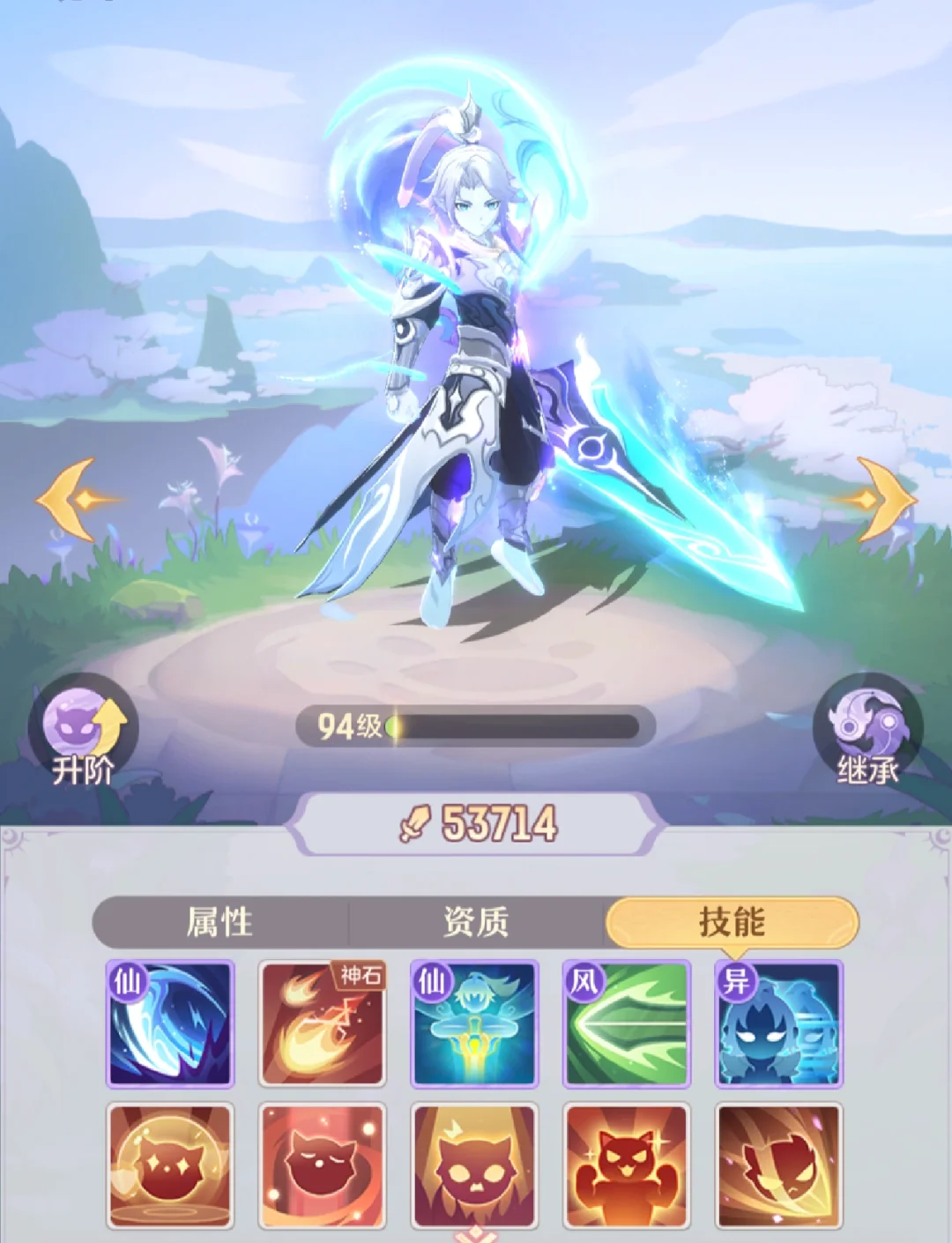This screenshot has width=952, height=1243.
Task: Choose the dashing red cat skill
Action: pyautogui.click(x=779, y=1165)
